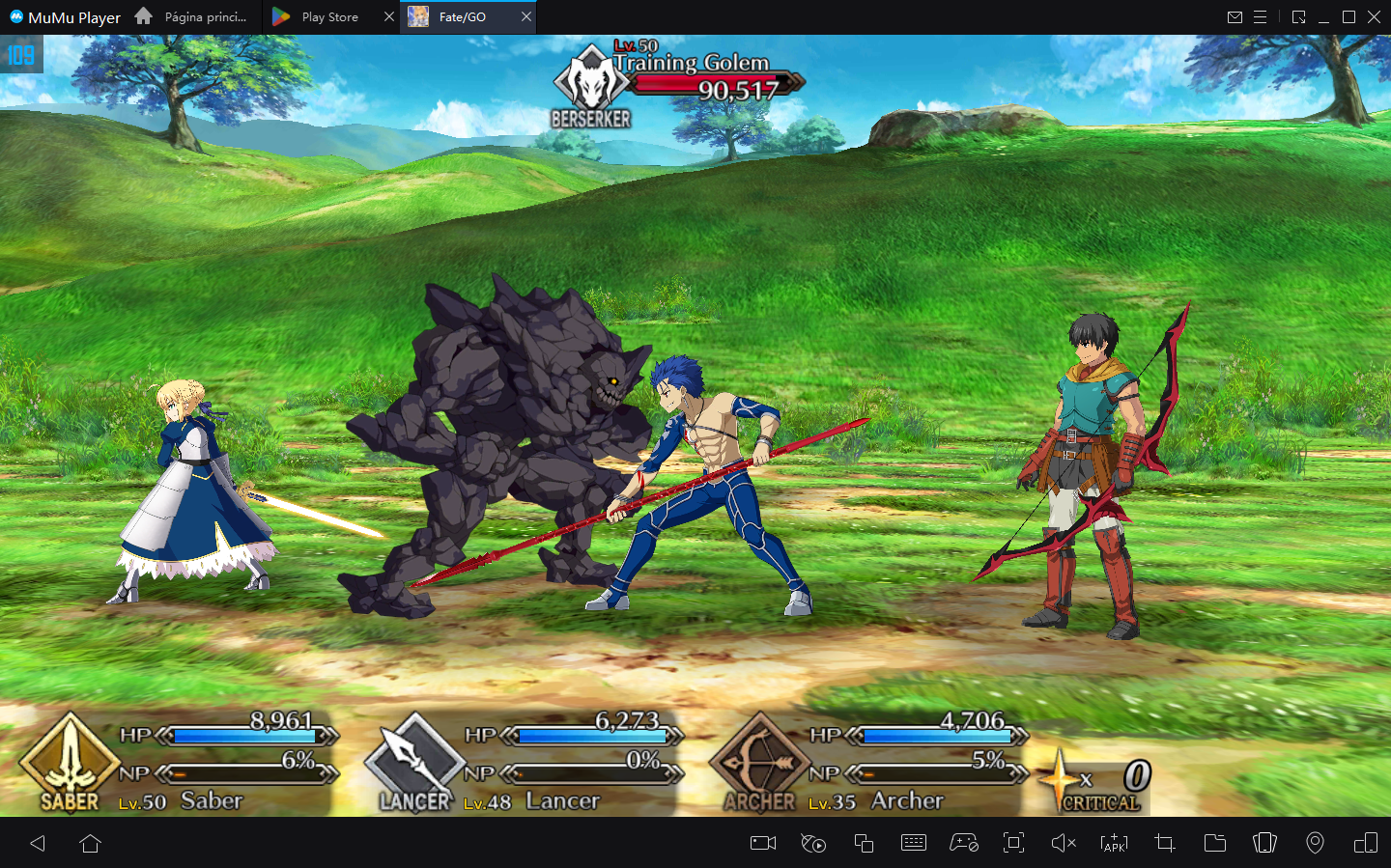Target the Training Golem enemy name bar
1391x868 pixels.
[x=692, y=64]
